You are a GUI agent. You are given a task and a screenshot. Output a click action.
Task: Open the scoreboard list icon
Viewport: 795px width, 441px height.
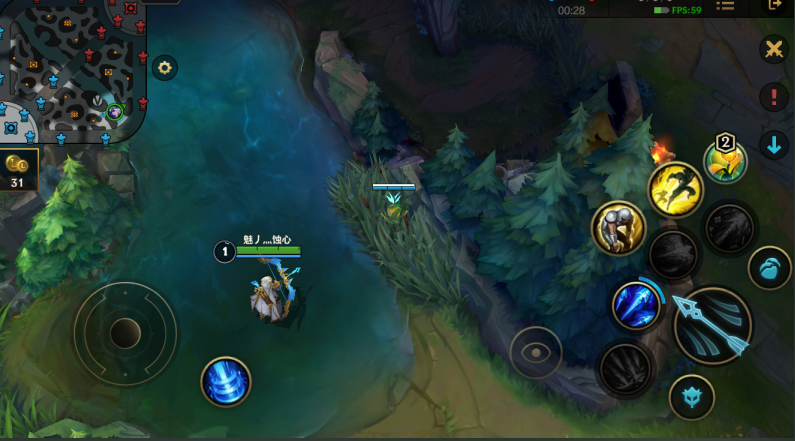[x=725, y=6]
